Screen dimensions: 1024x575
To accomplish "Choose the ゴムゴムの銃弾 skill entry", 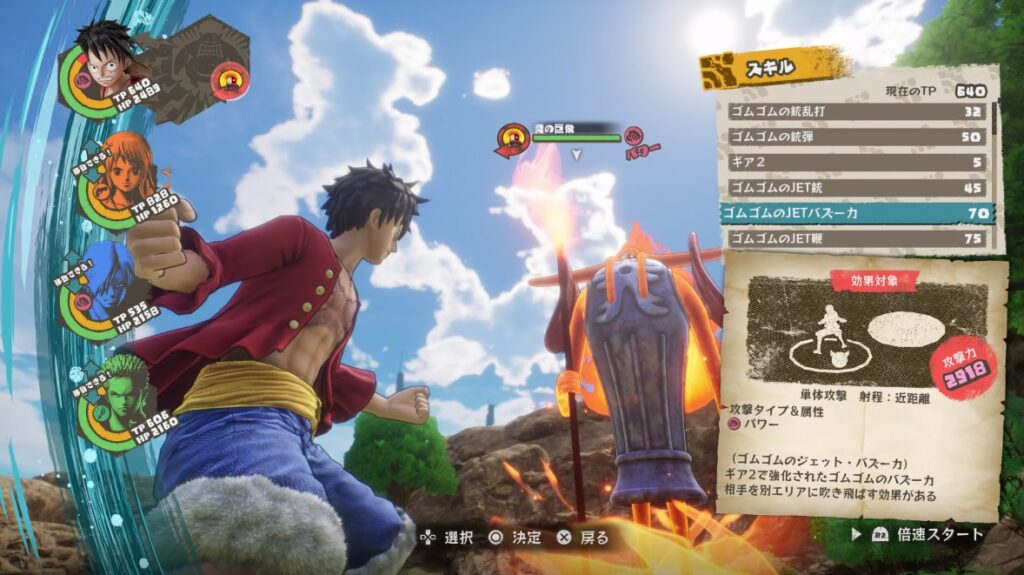I will click(855, 136).
